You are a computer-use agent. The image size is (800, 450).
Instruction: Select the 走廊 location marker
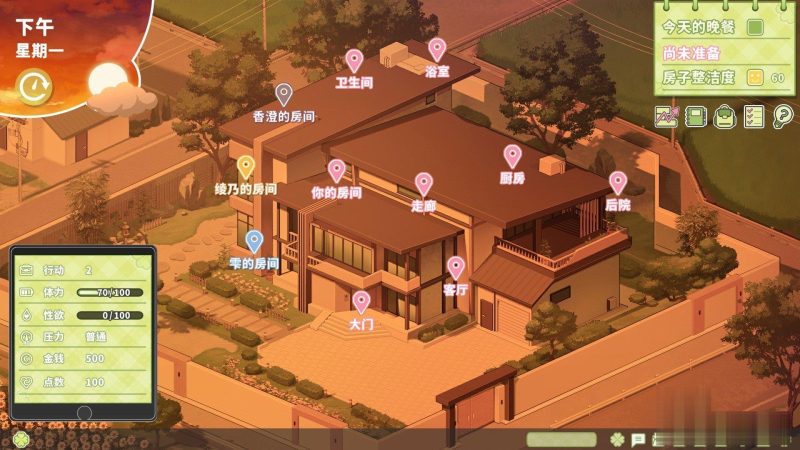click(424, 184)
